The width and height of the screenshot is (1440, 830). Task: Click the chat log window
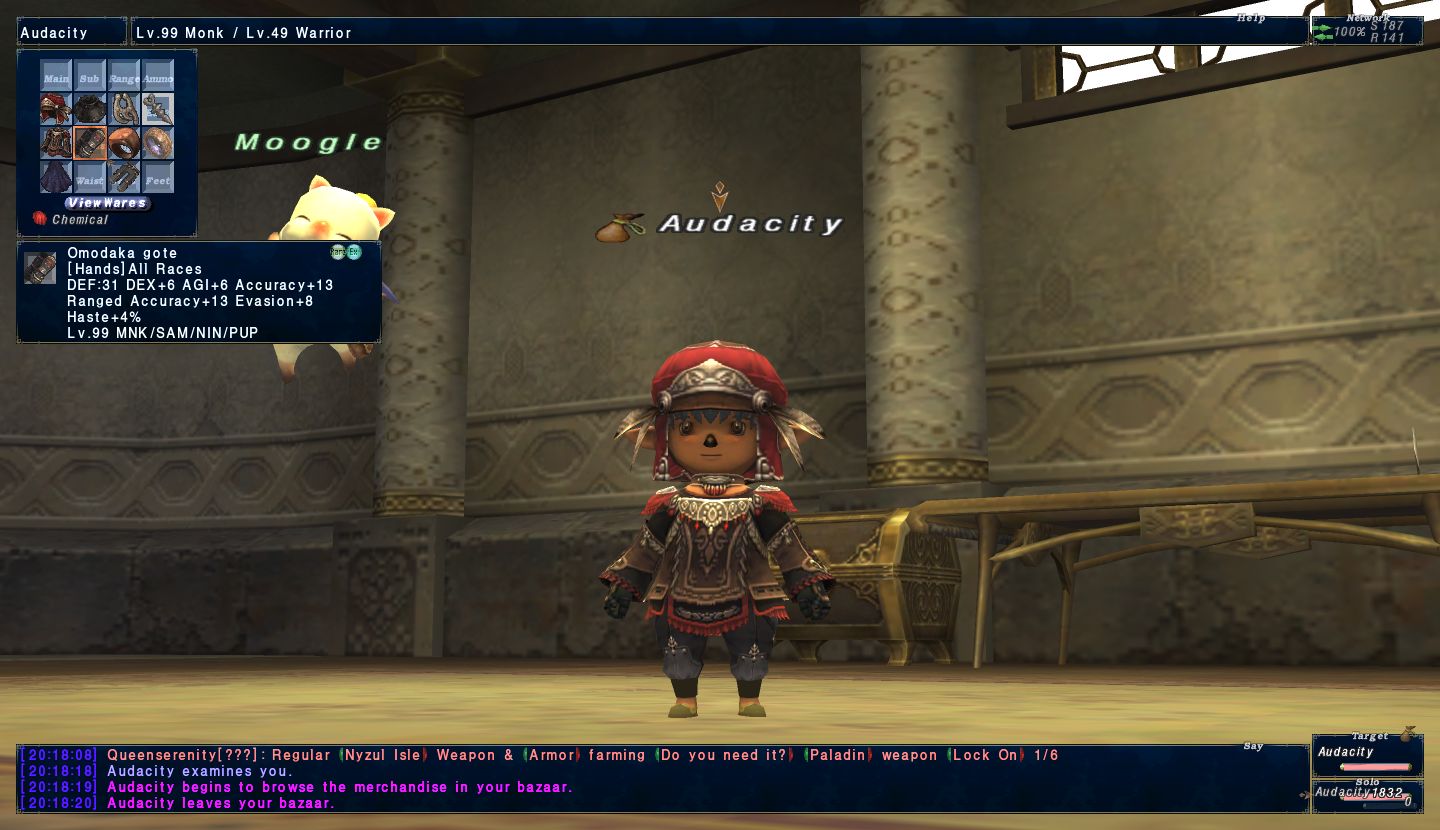[x=660, y=779]
